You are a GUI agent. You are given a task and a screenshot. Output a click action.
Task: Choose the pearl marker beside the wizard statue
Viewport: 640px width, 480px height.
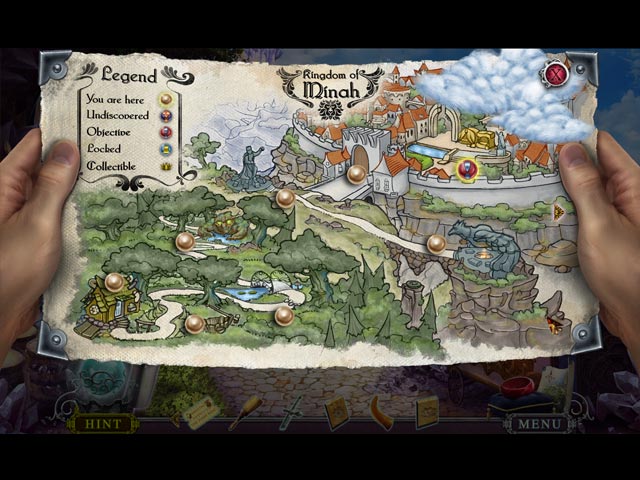285,197
